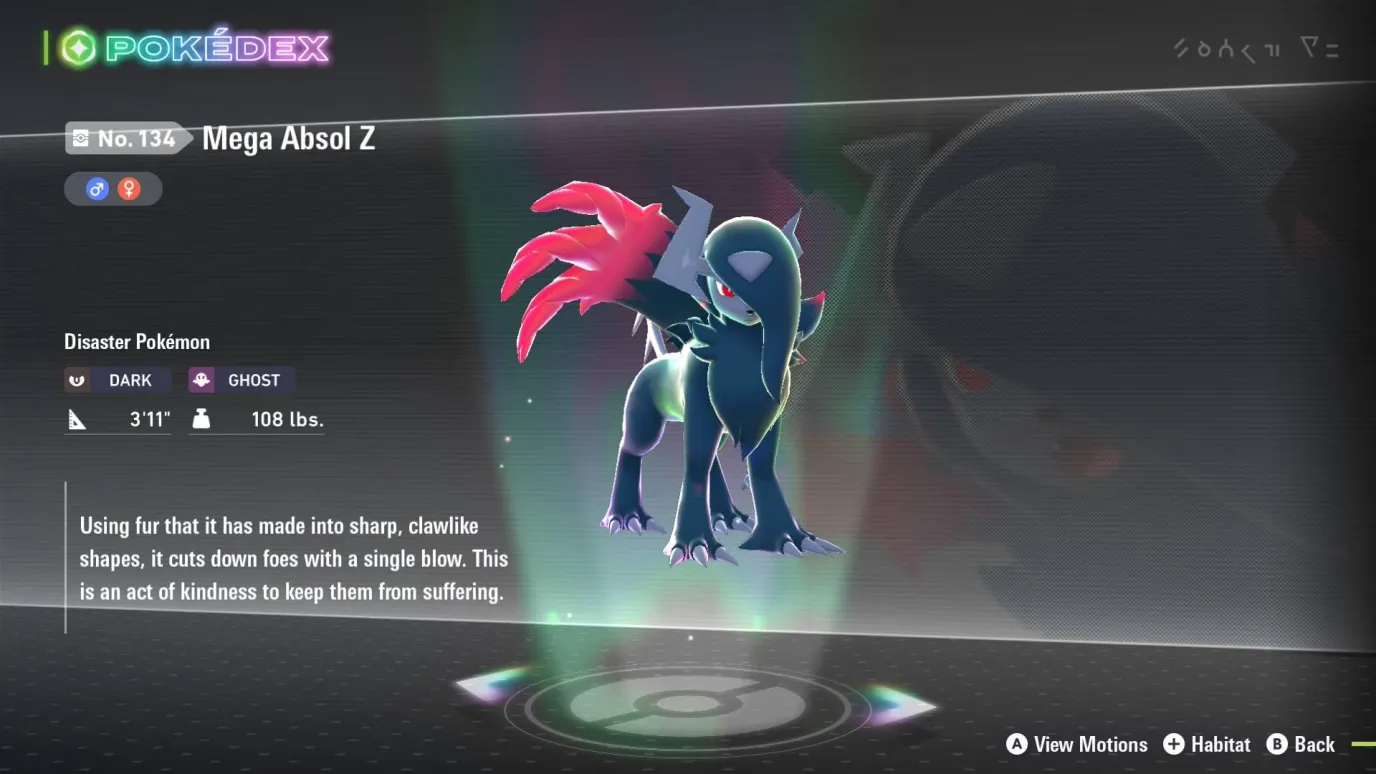Show the next form with the right arrow
The image size is (1376, 774).
coord(898,704)
